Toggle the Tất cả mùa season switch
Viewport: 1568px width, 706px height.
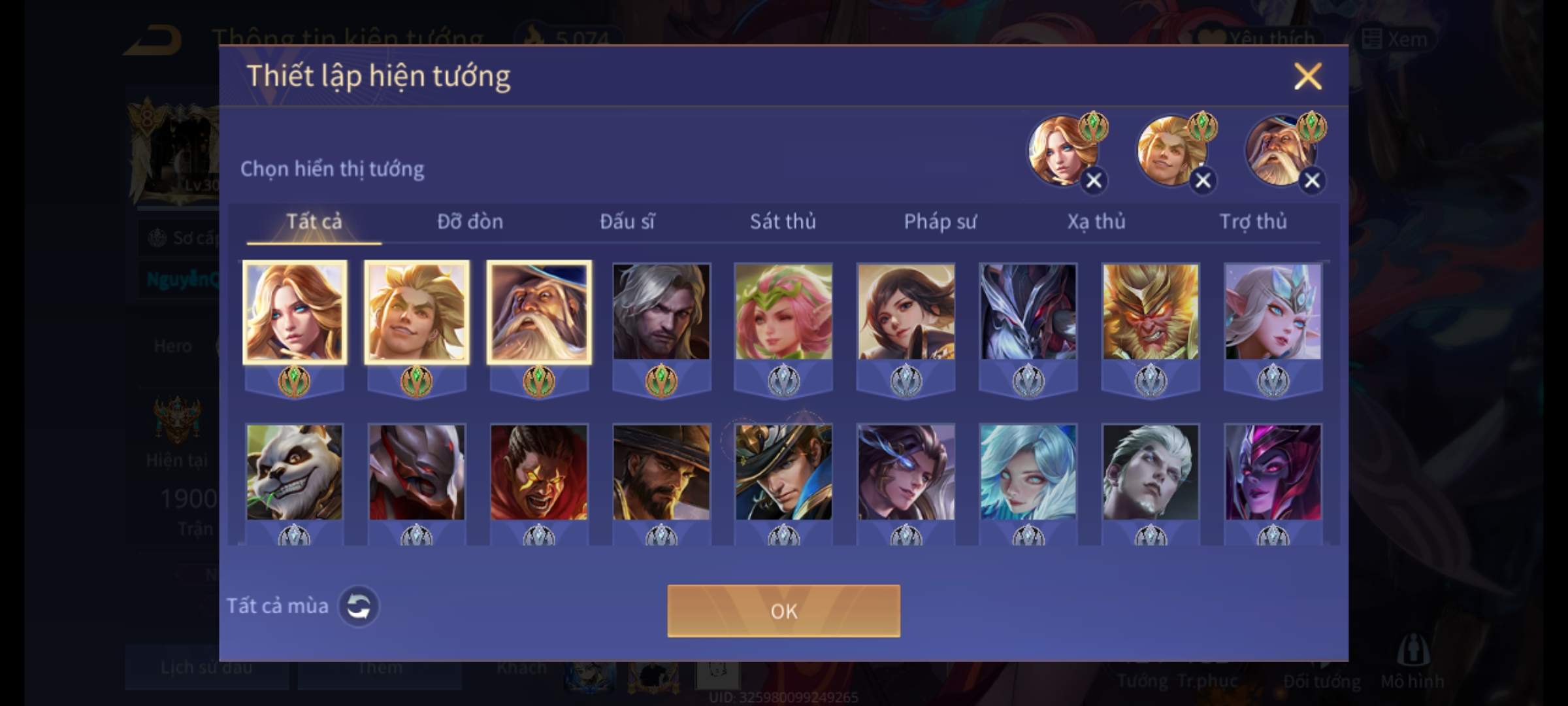coord(358,606)
